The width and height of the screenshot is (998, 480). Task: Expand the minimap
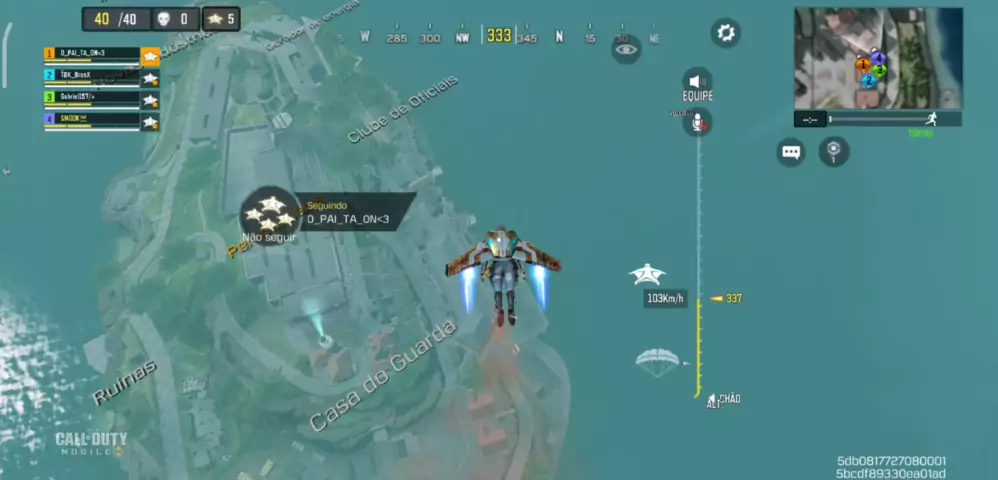878,58
